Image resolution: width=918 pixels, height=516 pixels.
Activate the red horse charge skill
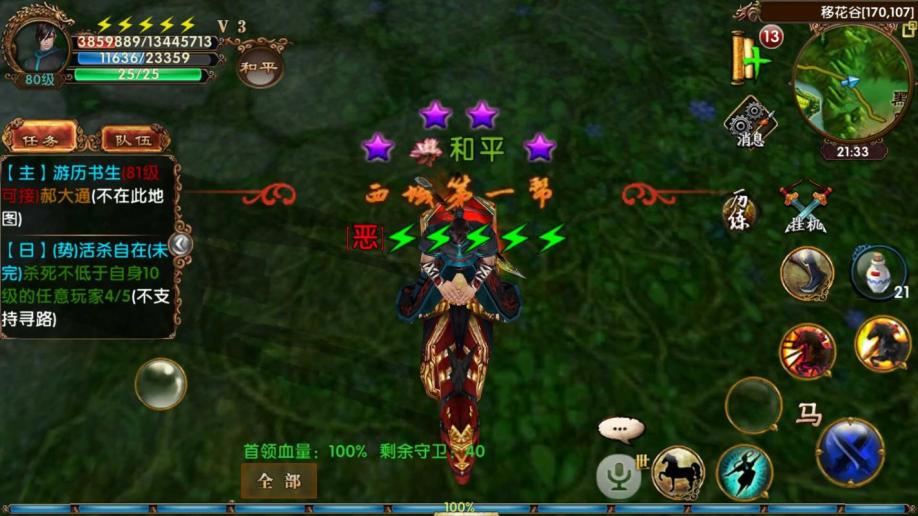tap(808, 350)
